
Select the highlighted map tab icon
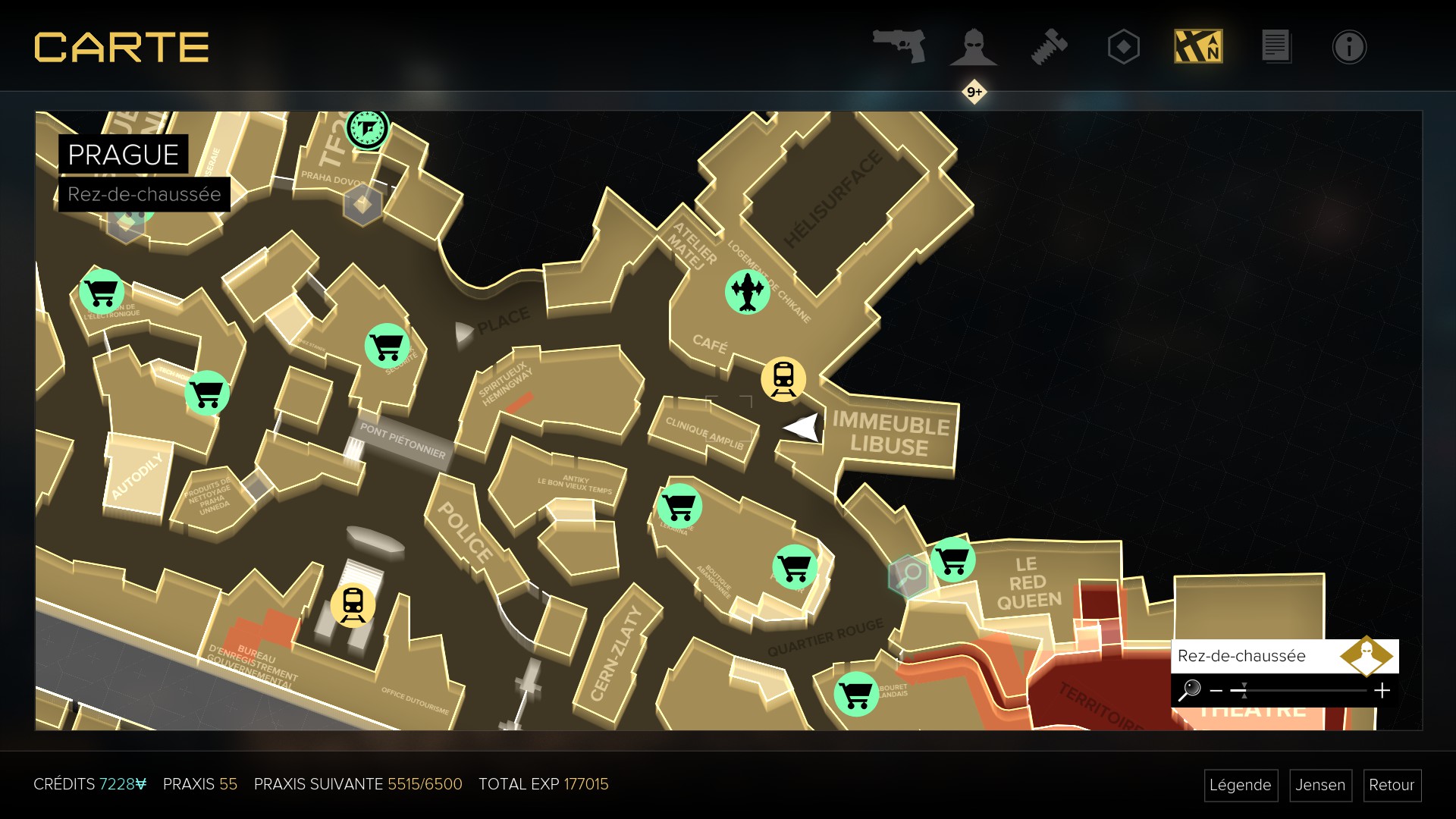tap(1198, 46)
